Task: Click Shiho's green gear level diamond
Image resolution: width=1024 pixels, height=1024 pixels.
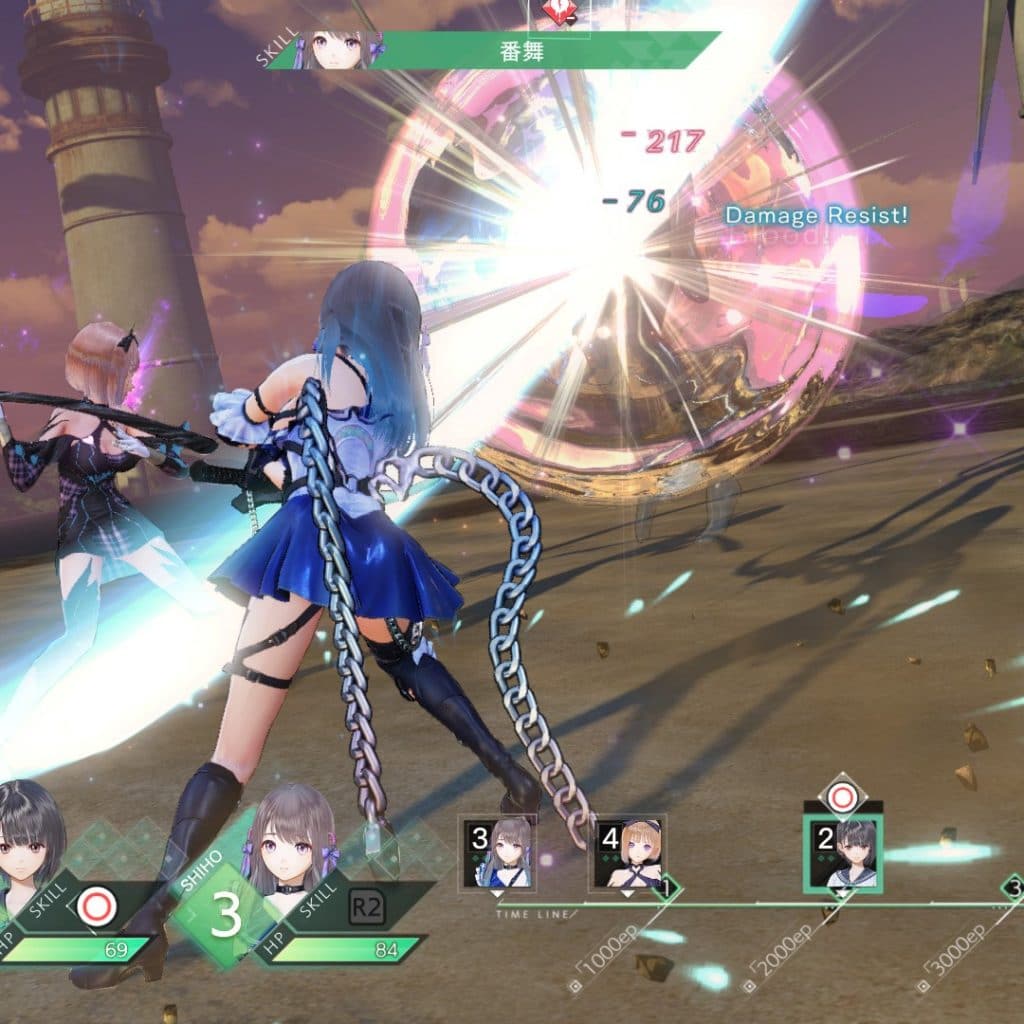Action: 224,914
